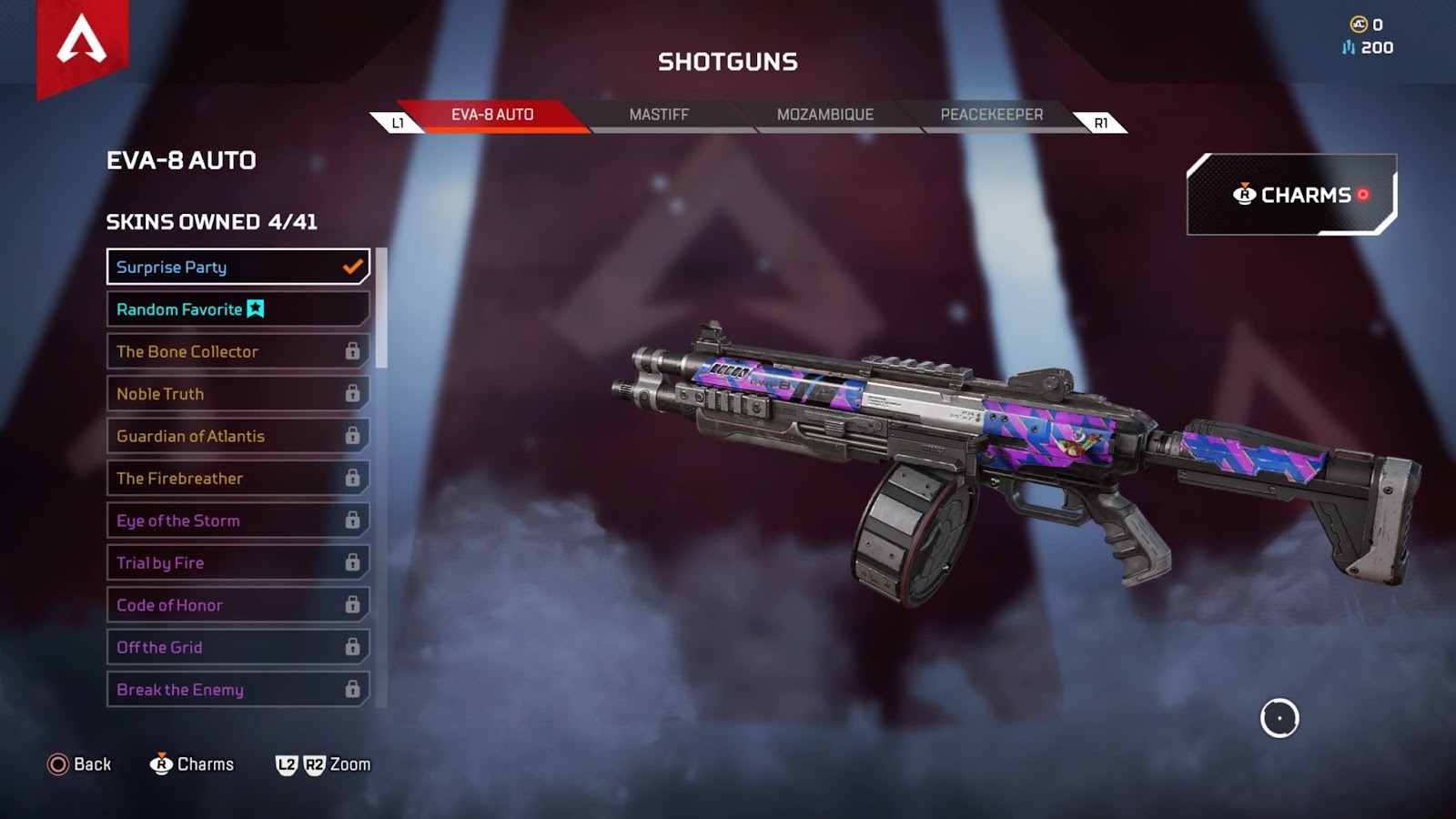Choose the Eye of the Storm skin
The height and width of the screenshot is (819, 1456).
[238, 521]
